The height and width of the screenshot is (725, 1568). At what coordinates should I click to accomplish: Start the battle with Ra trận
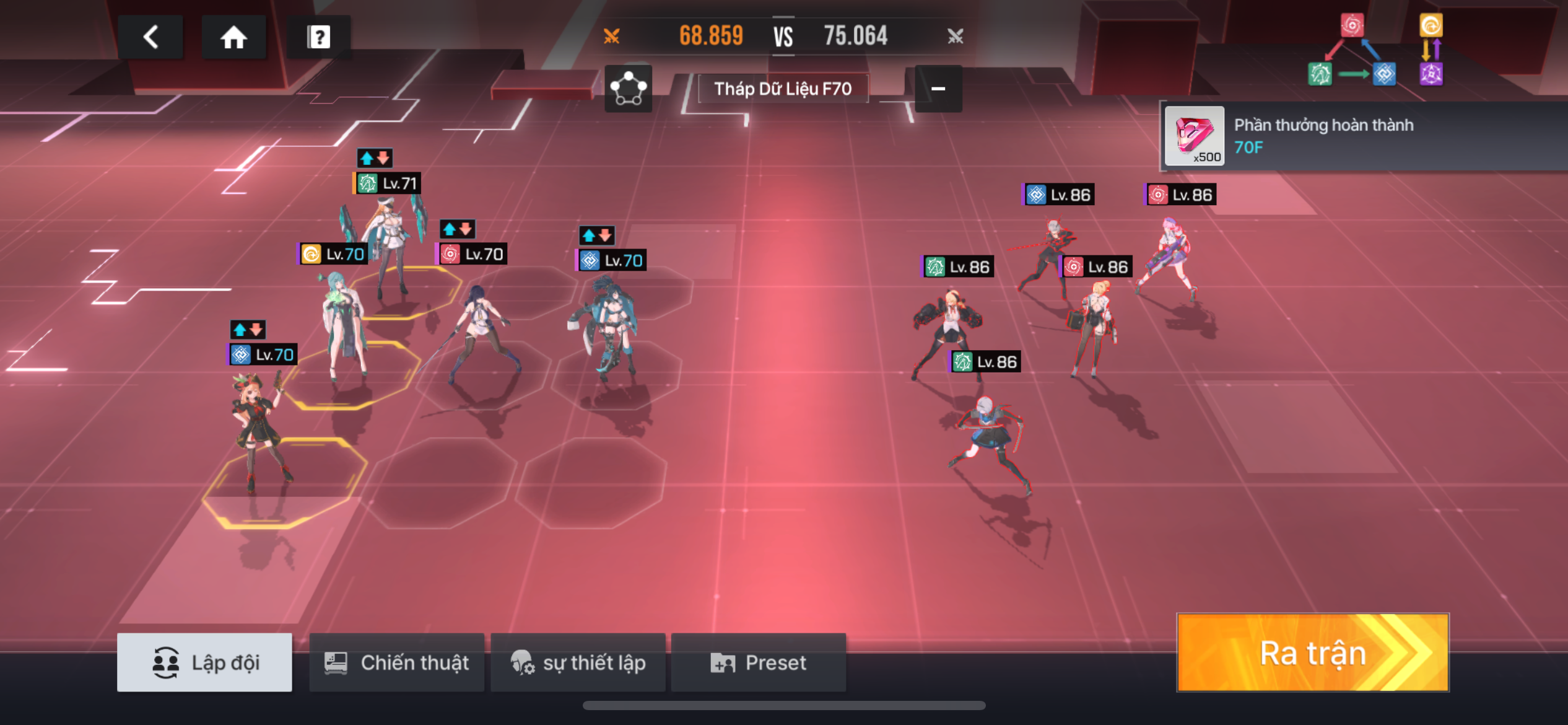(x=1312, y=652)
